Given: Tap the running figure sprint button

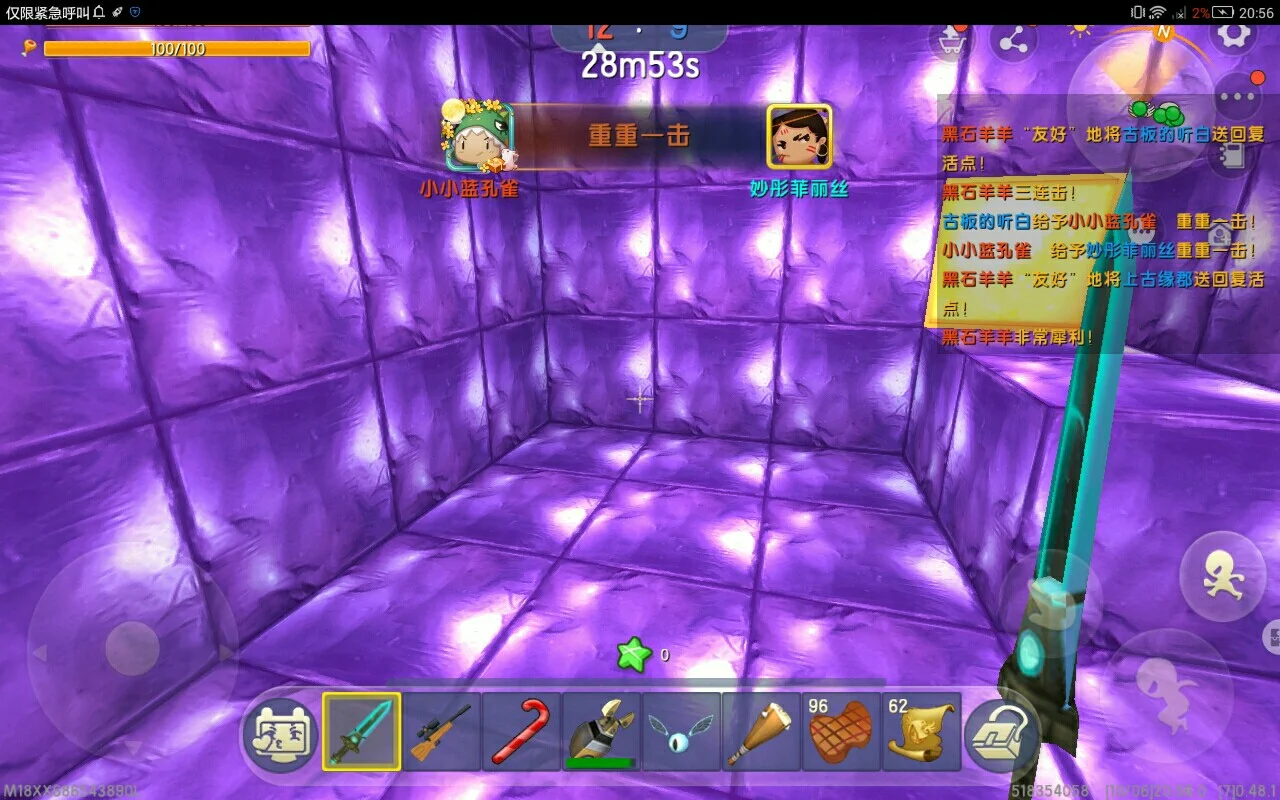Looking at the screenshot, I should pyautogui.click(x=1222, y=577).
